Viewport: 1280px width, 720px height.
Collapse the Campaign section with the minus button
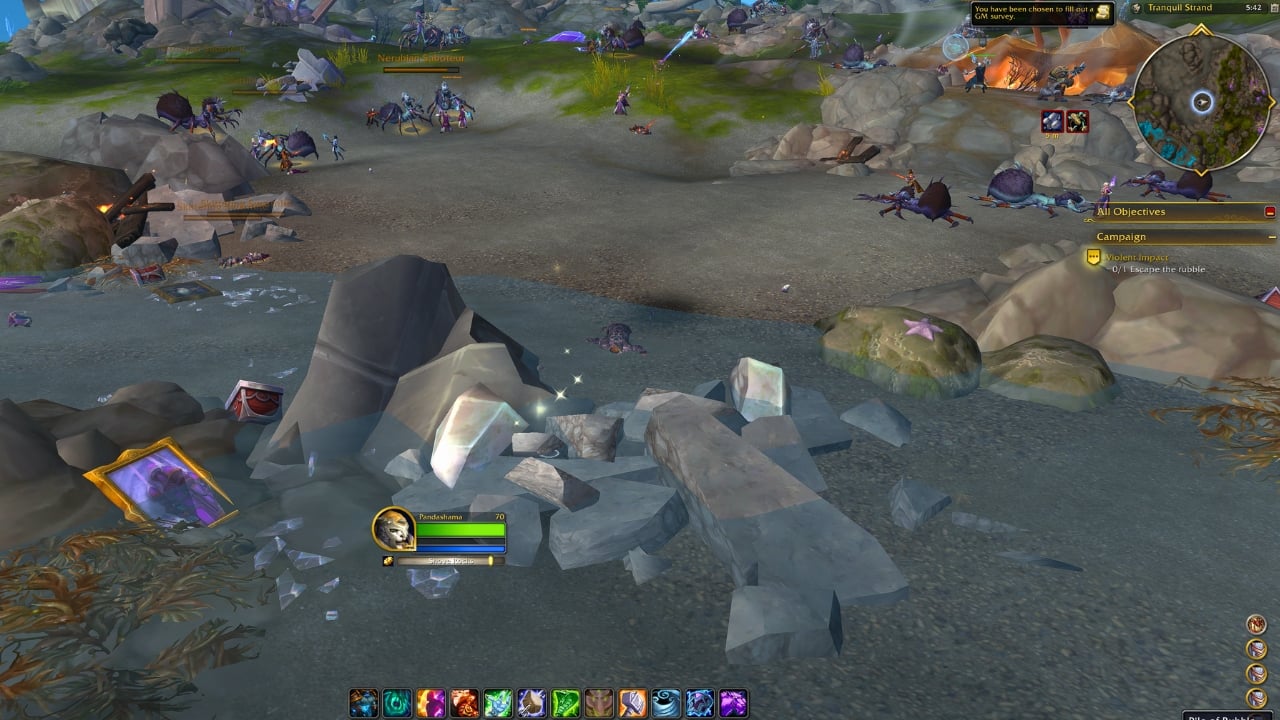point(1271,237)
